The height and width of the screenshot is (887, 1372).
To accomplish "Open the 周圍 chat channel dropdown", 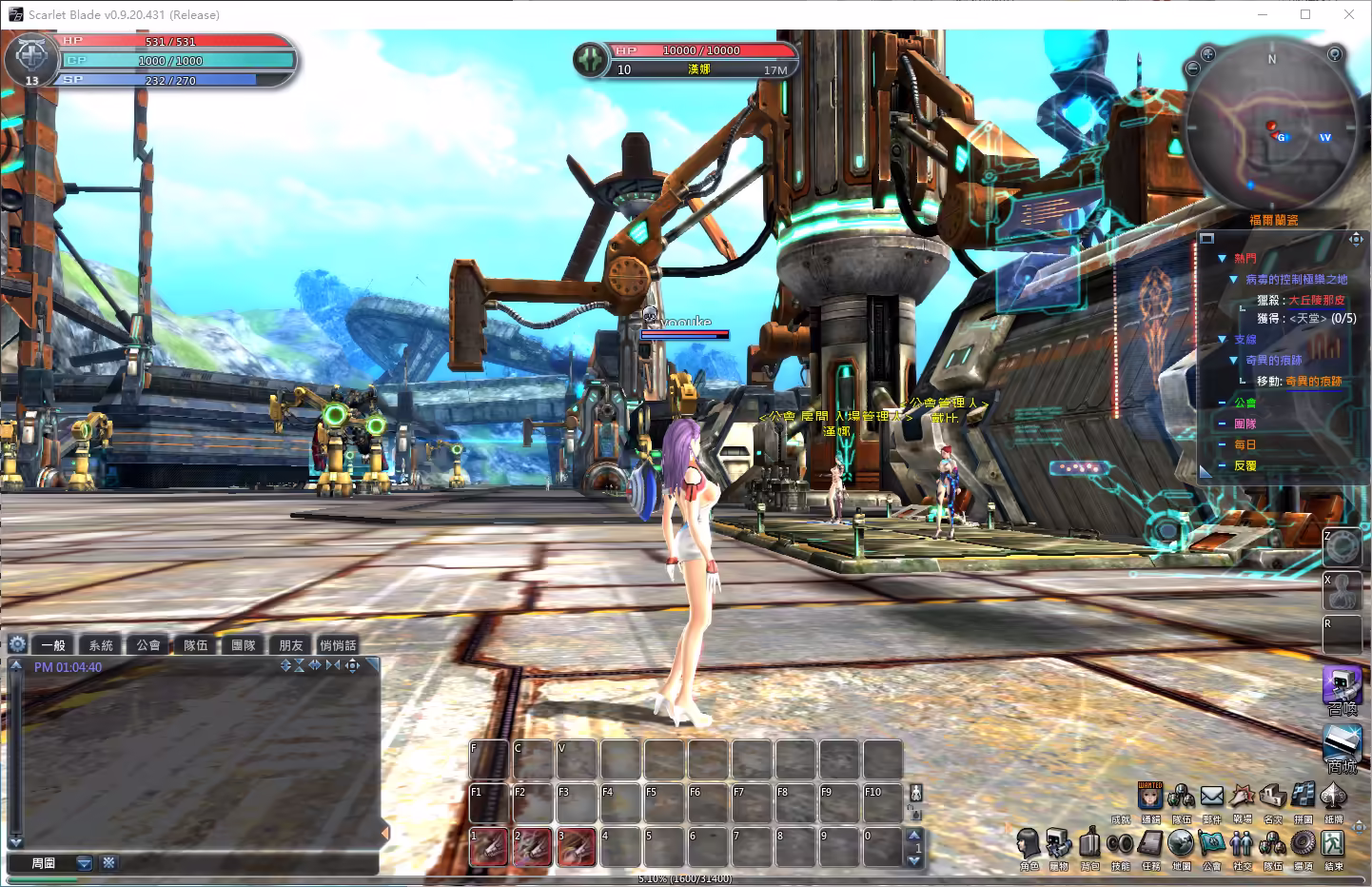I will pos(84,863).
